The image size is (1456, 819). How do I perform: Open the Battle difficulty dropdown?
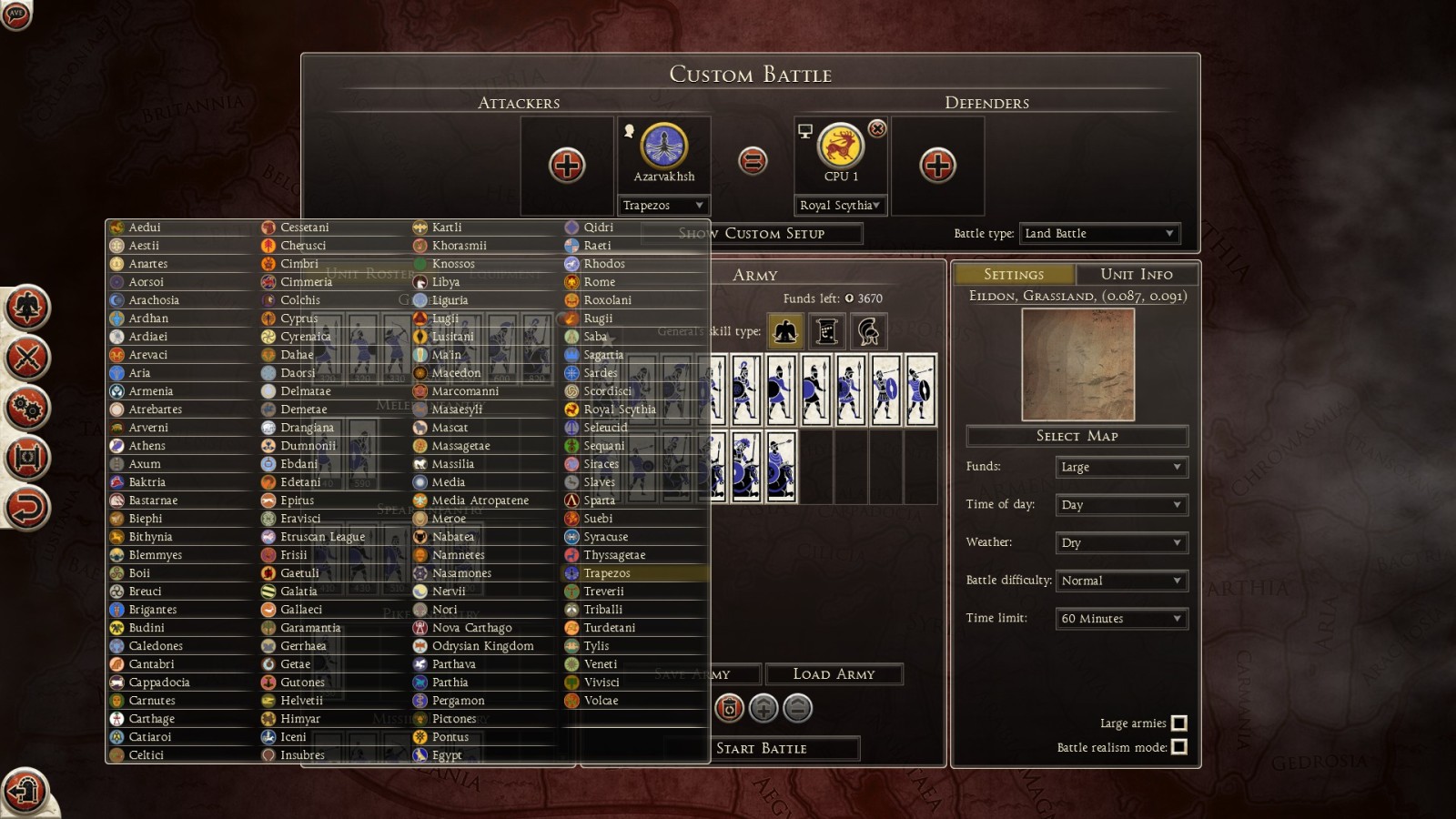click(1121, 581)
